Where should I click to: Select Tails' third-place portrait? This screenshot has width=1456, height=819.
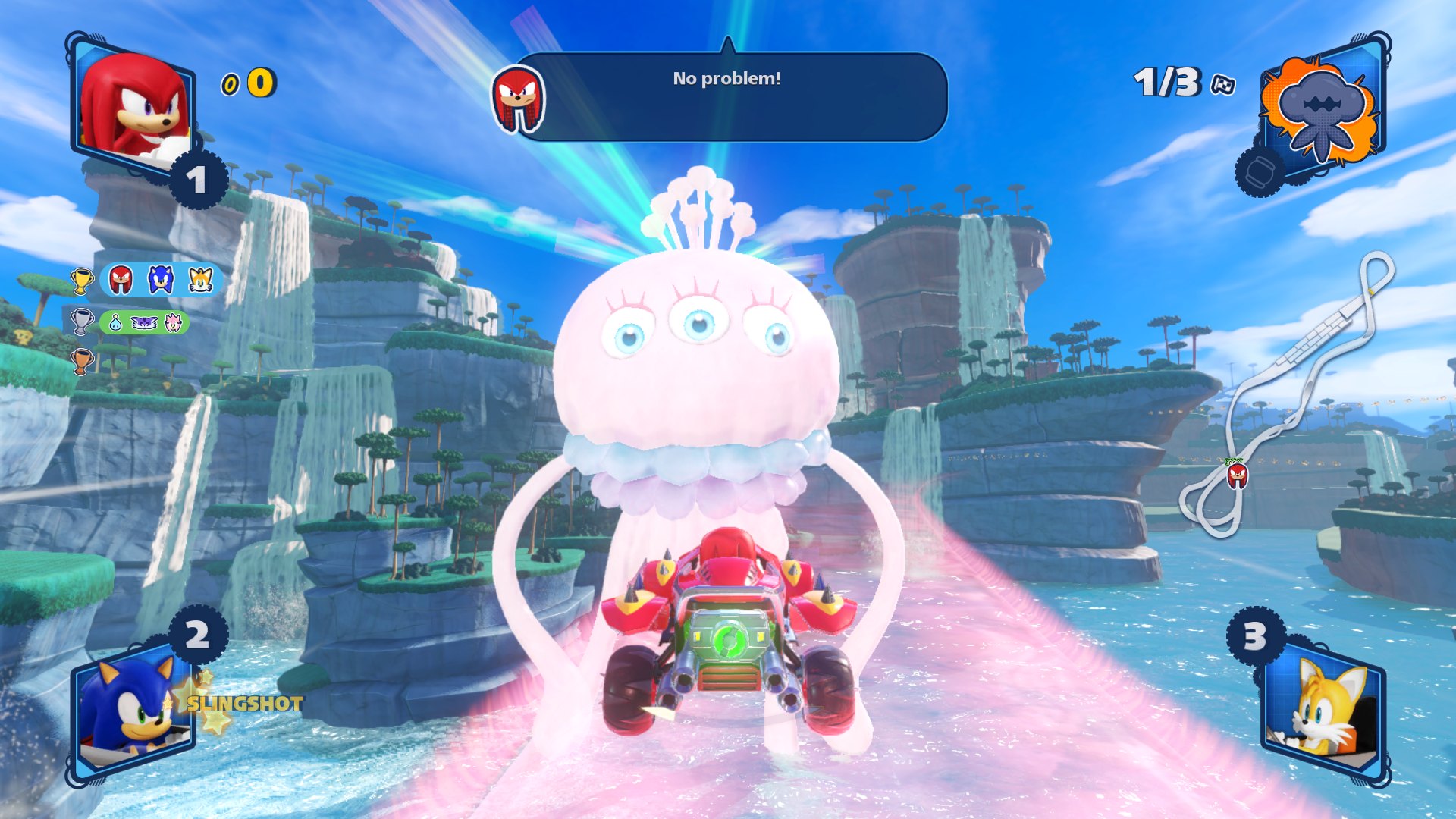tap(1324, 709)
